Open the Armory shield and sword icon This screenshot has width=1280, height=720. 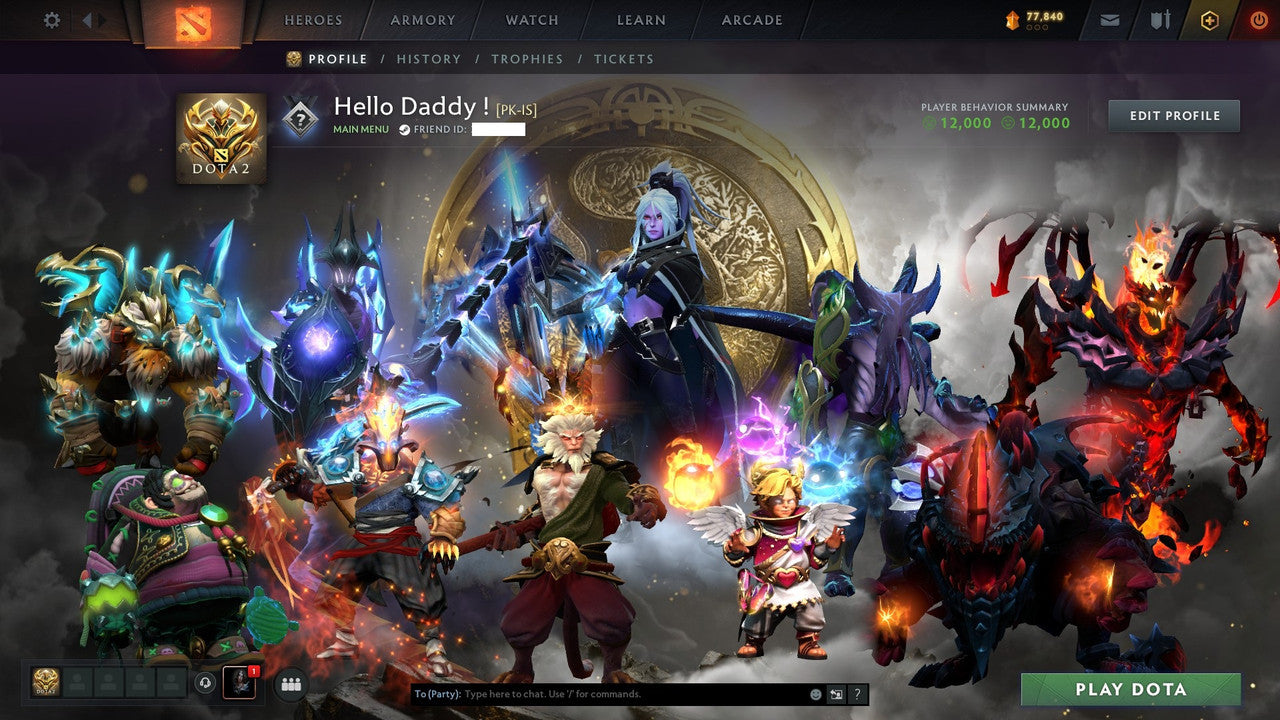(1161, 19)
